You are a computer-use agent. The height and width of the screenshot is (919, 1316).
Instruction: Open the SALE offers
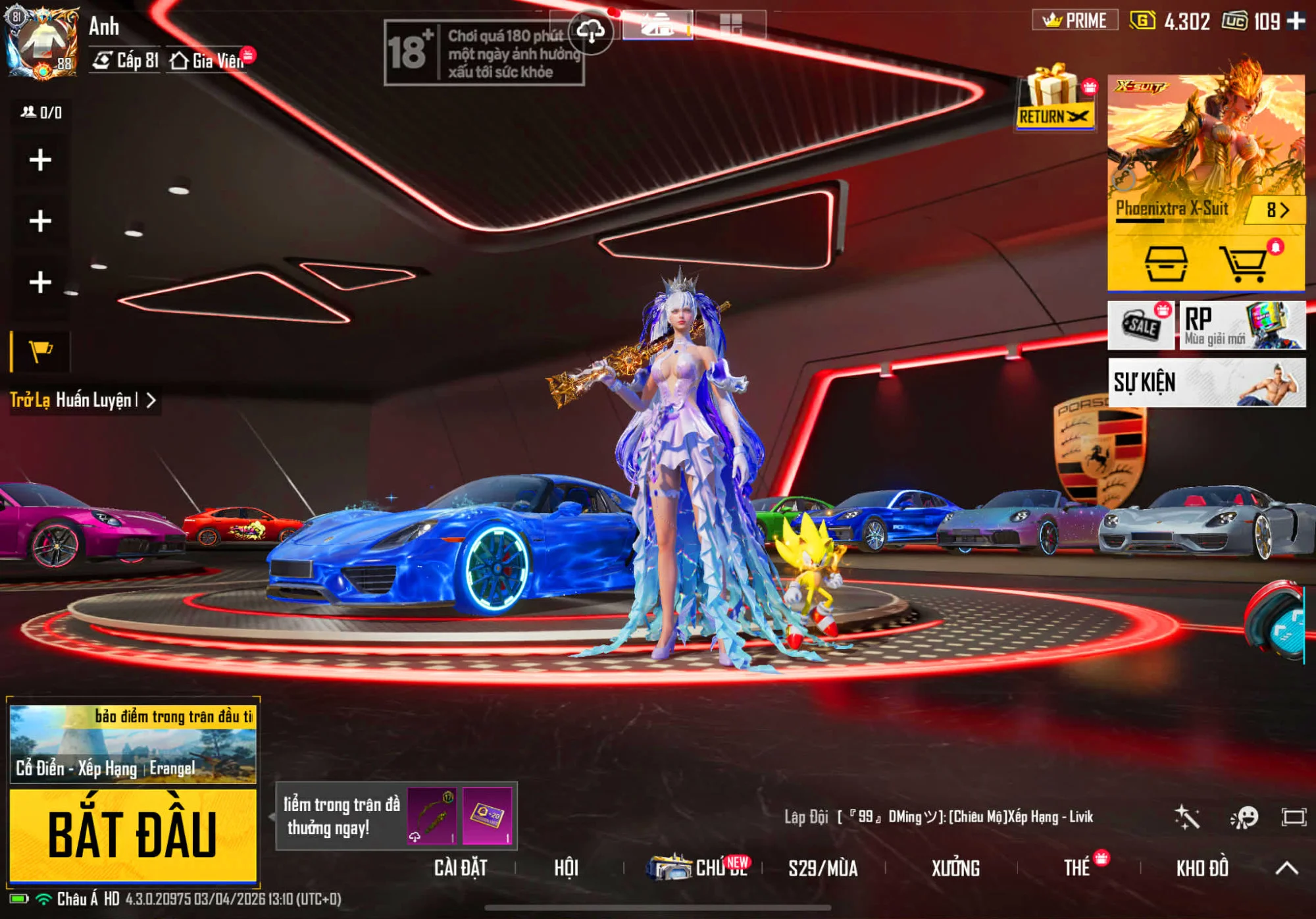(x=1141, y=325)
